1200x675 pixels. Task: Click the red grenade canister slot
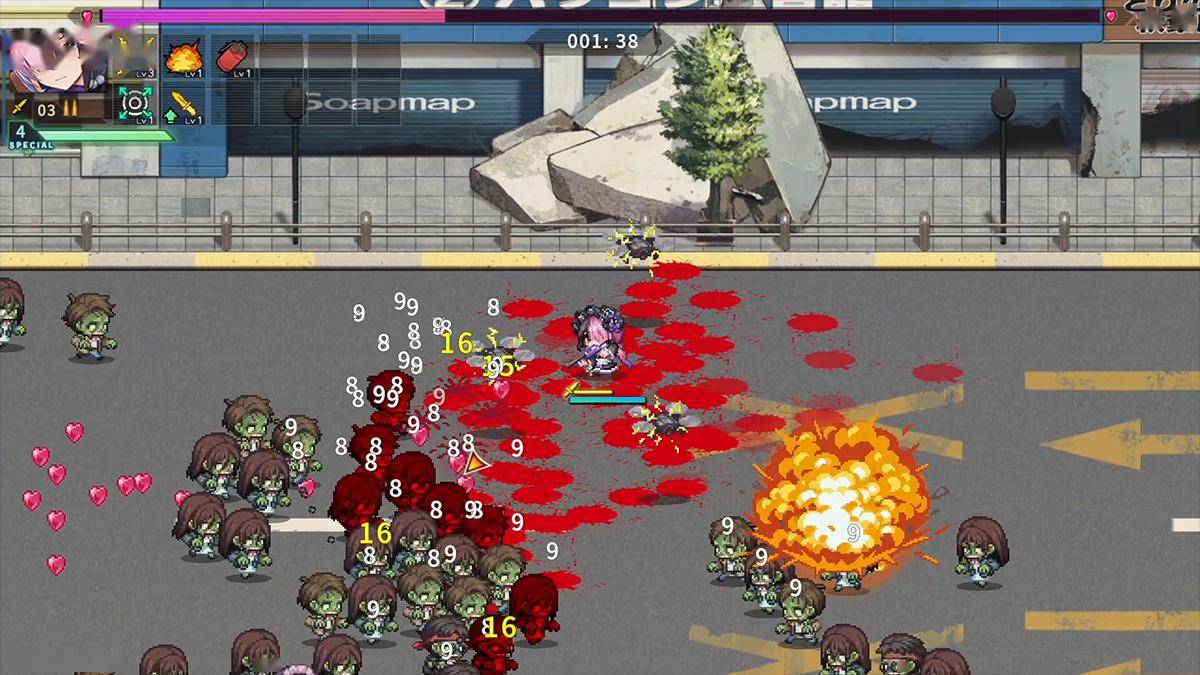coord(233,57)
